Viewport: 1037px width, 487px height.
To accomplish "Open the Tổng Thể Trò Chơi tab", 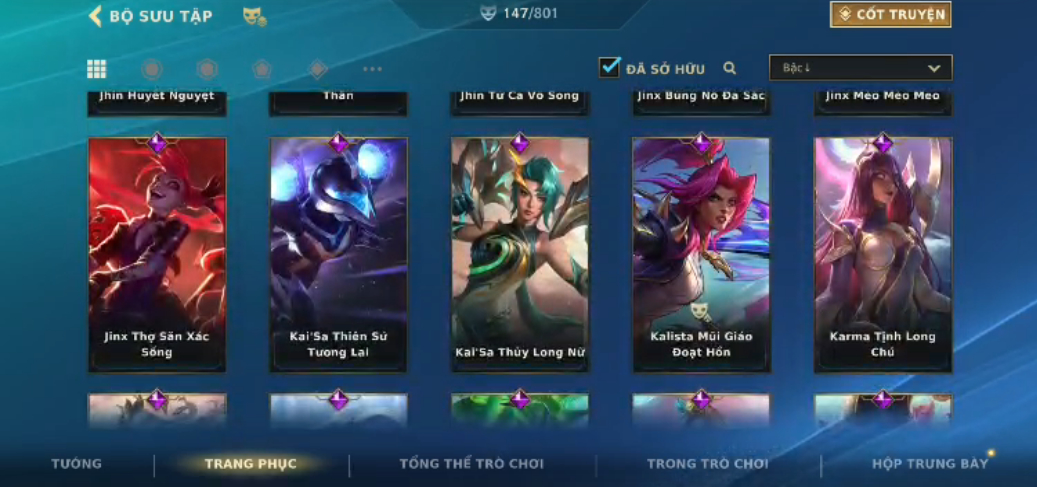I will pos(471,464).
